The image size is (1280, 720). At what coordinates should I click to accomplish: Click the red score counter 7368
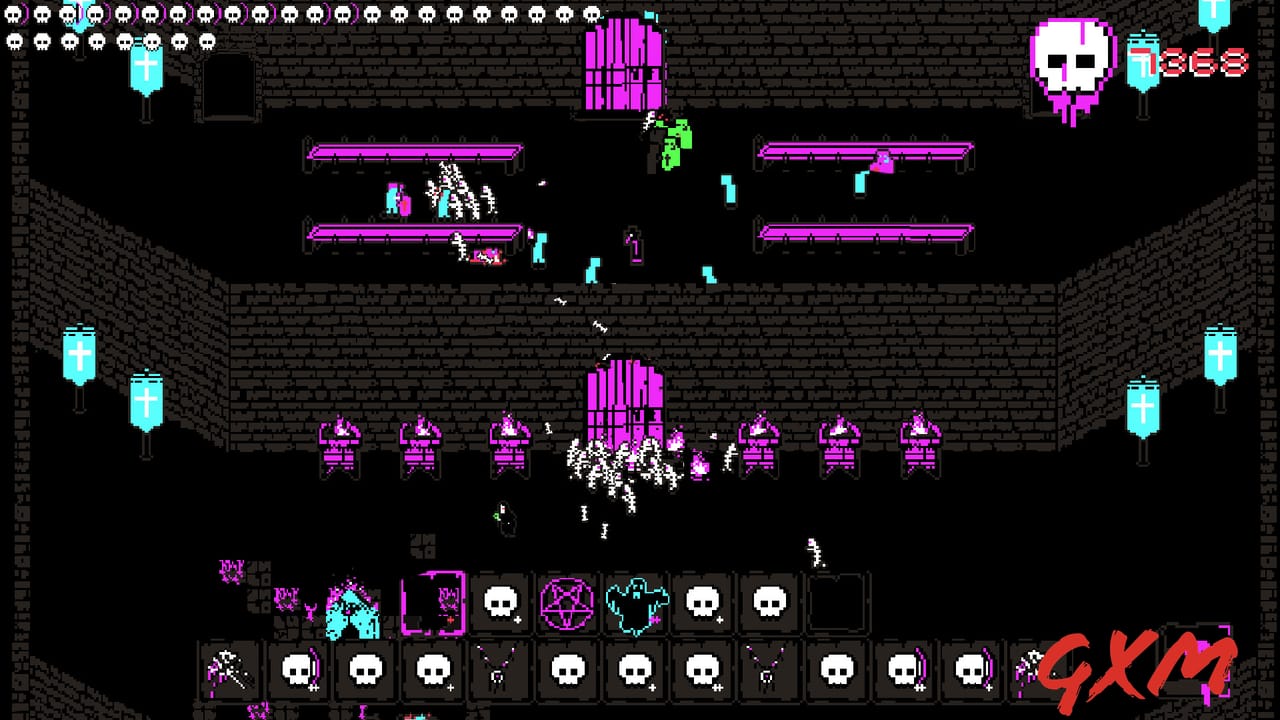tap(1205, 60)
